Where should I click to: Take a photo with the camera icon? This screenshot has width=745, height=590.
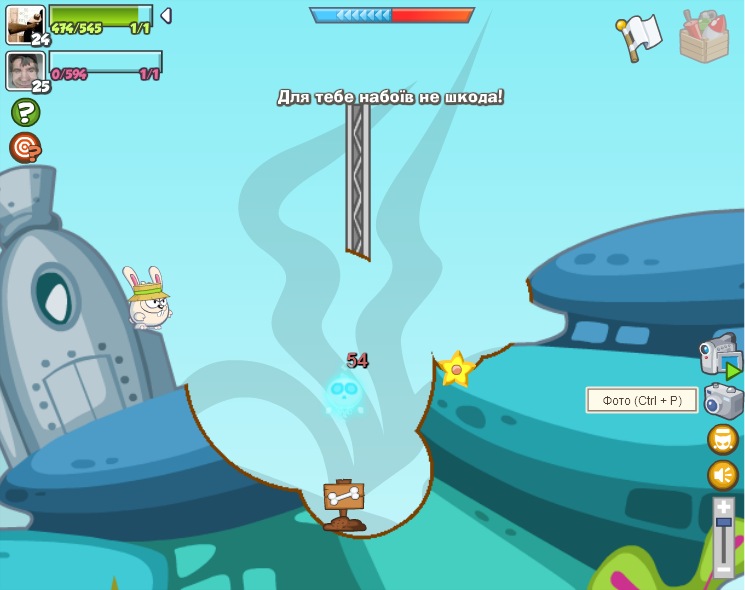coord(722,401)
